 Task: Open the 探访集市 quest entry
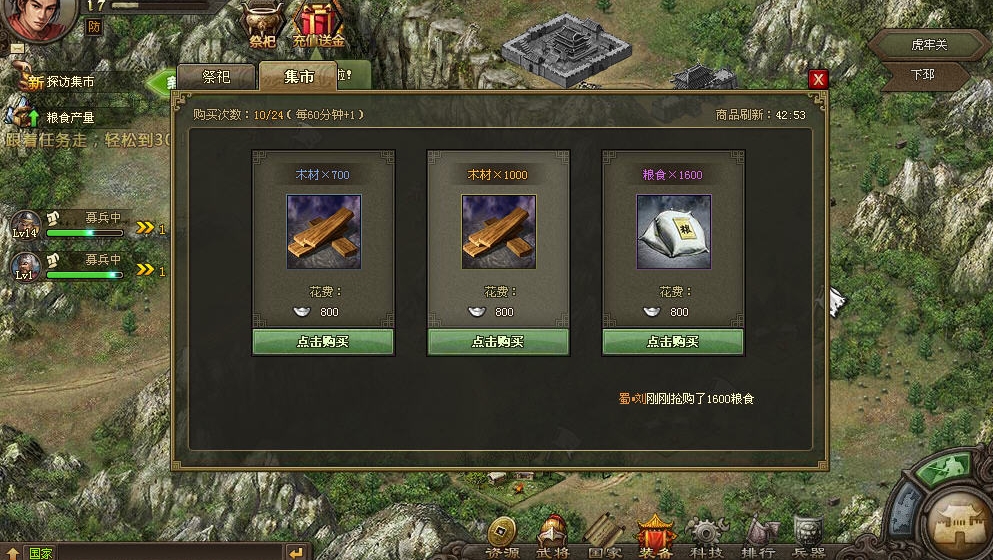click(x=70, y=81)
